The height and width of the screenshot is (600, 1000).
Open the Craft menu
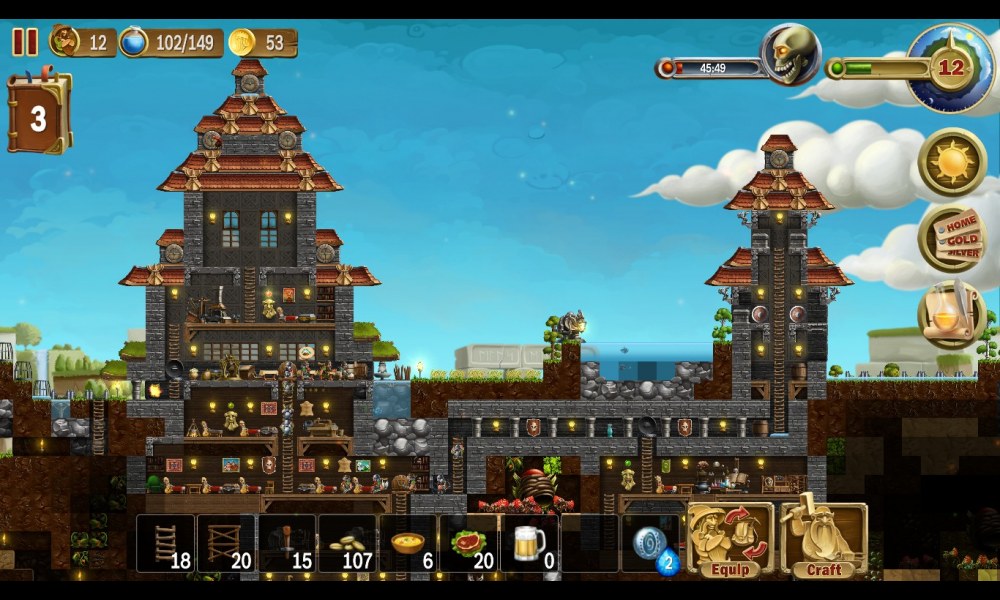[823, 541]
